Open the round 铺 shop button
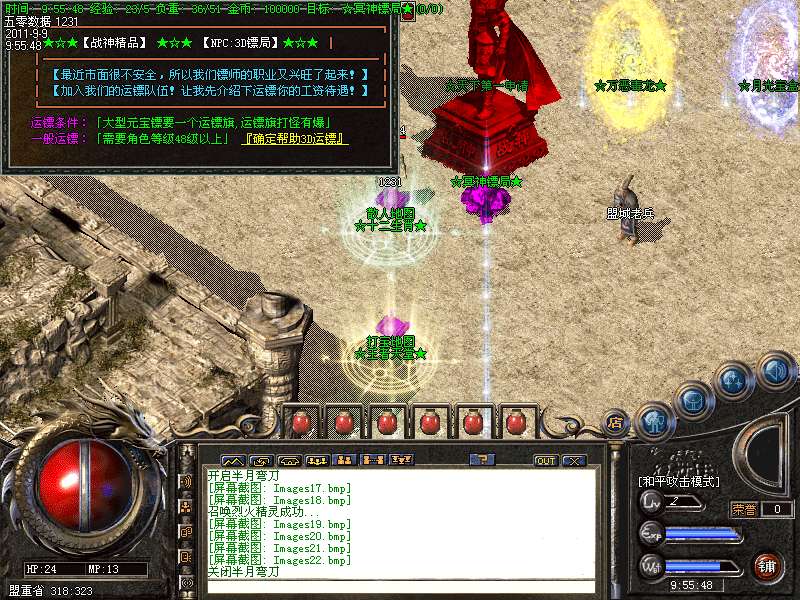800x600 pixels. click(x=766, y=566)
